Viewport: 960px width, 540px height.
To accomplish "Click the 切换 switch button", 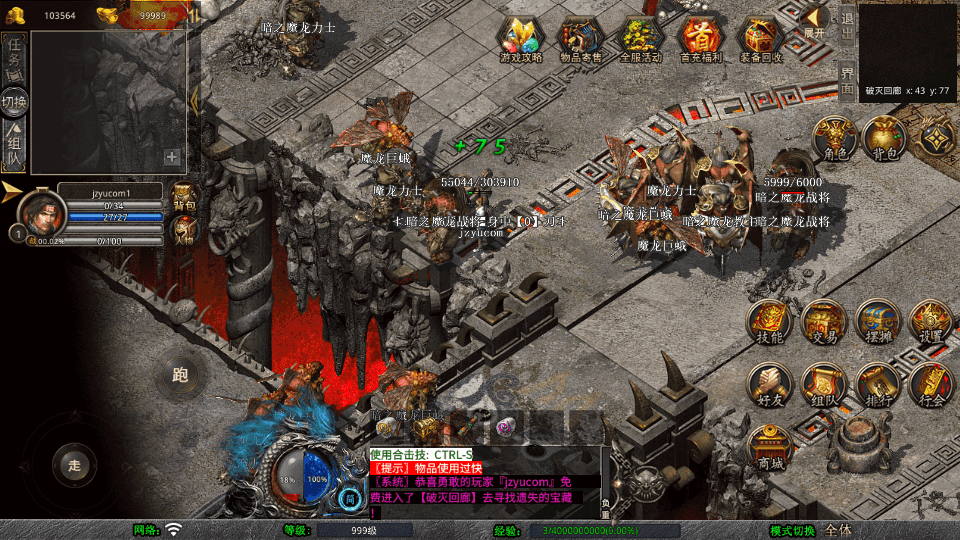I will click(x=15, y=101).
